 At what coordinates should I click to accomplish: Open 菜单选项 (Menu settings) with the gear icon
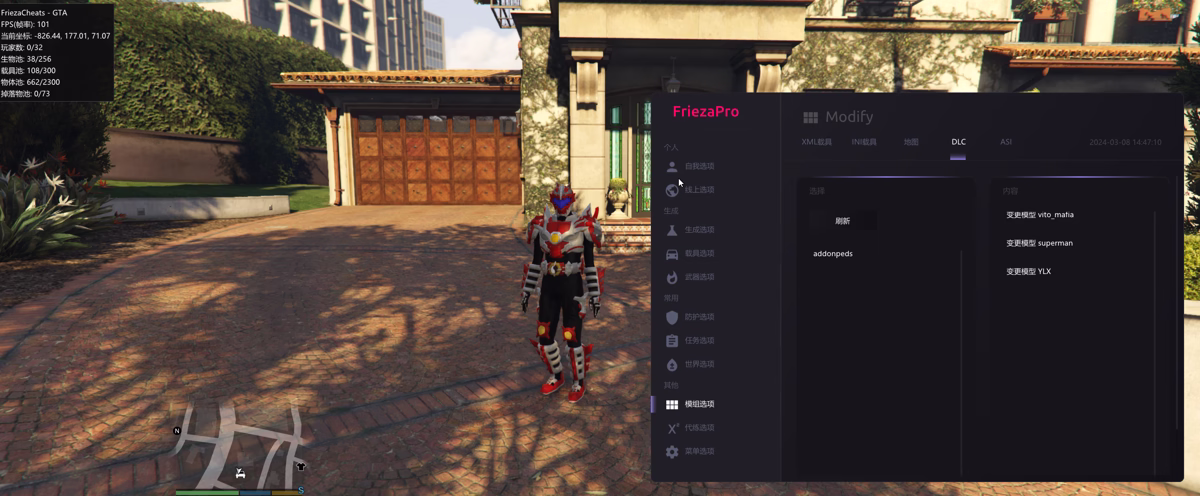click(699, 452)
